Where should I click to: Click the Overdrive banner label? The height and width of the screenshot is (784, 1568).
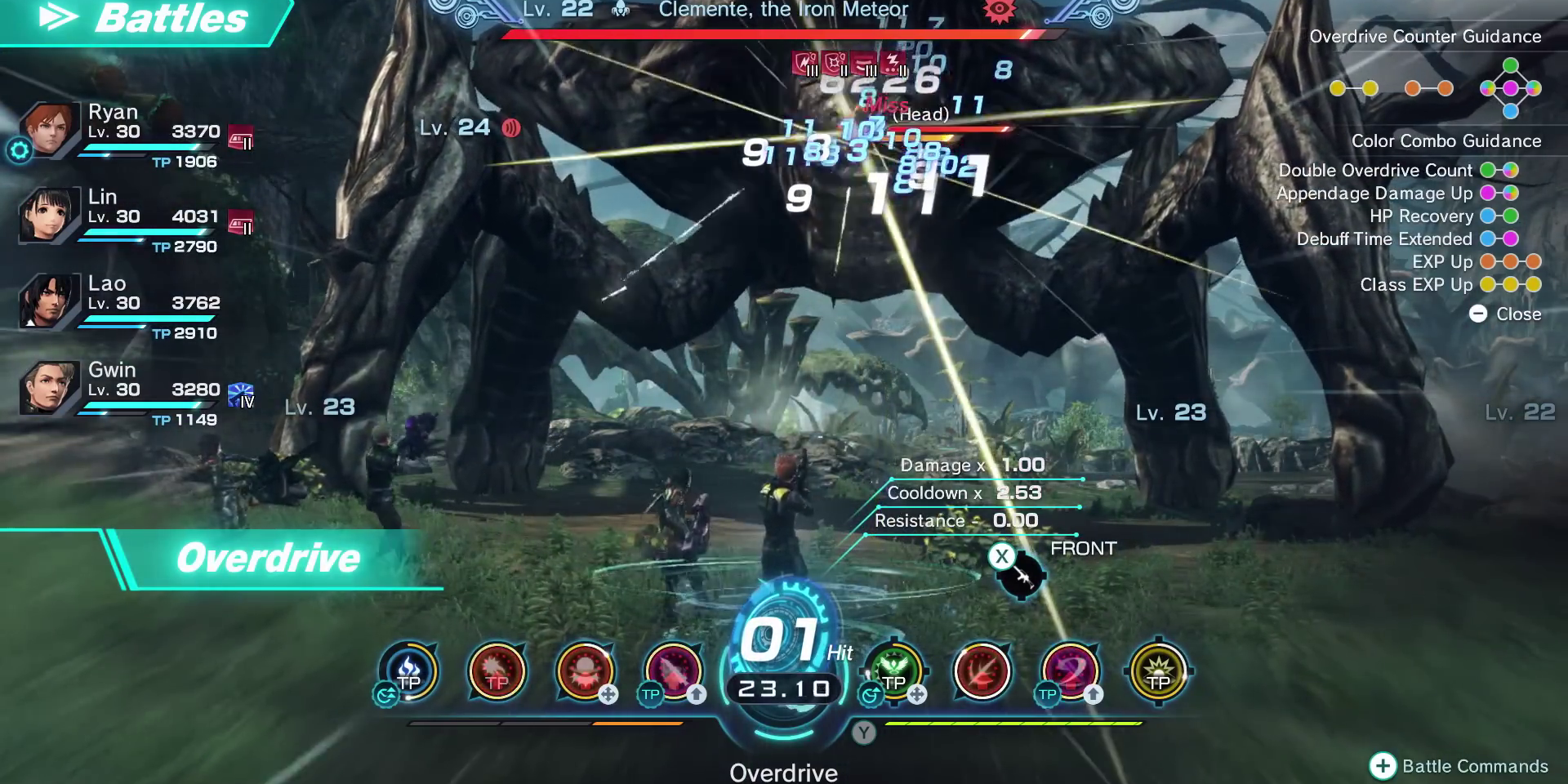pyautogui.click(x=269, y=558)
